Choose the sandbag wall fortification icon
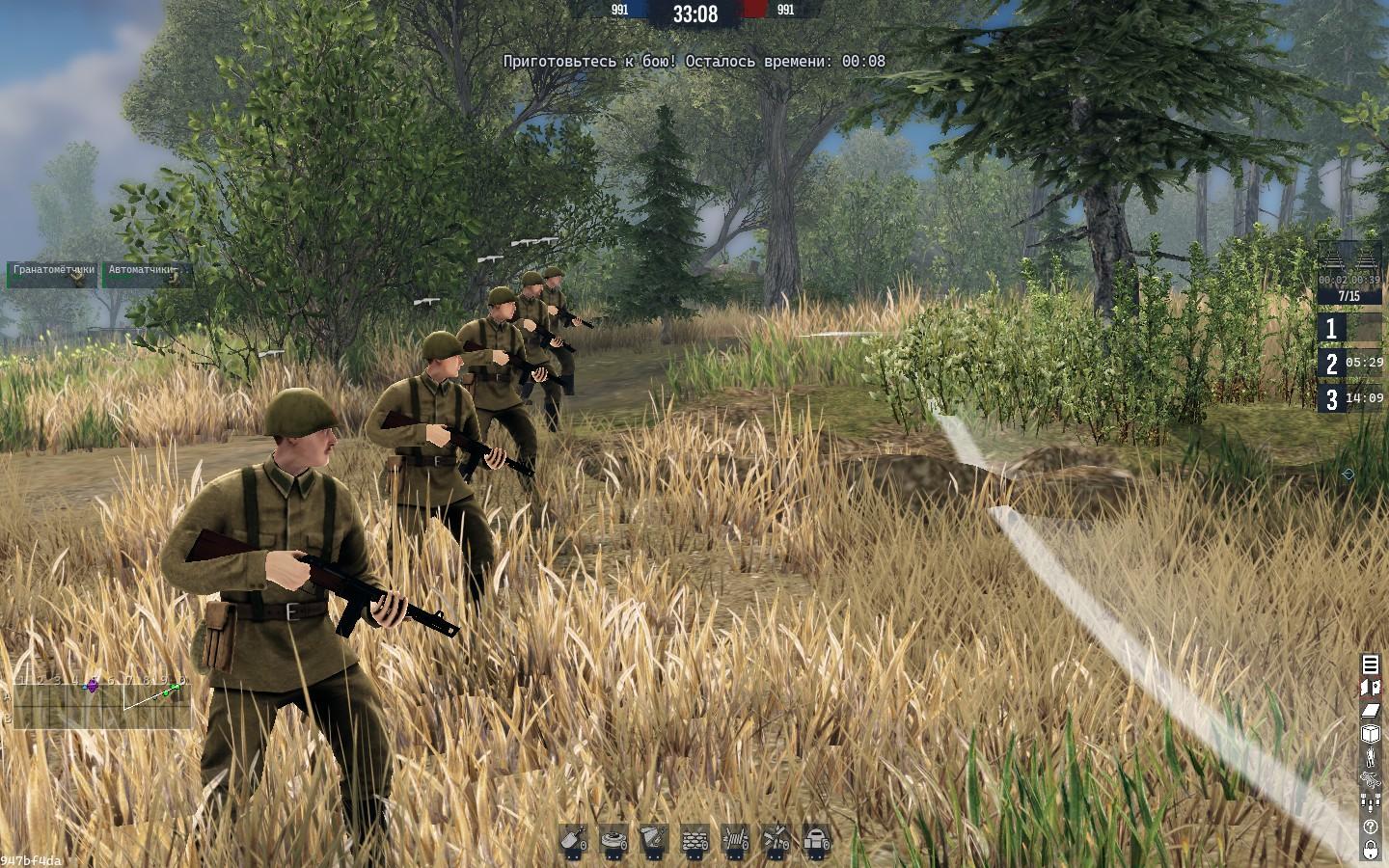The image size is (1389, 868). [694, 839]
